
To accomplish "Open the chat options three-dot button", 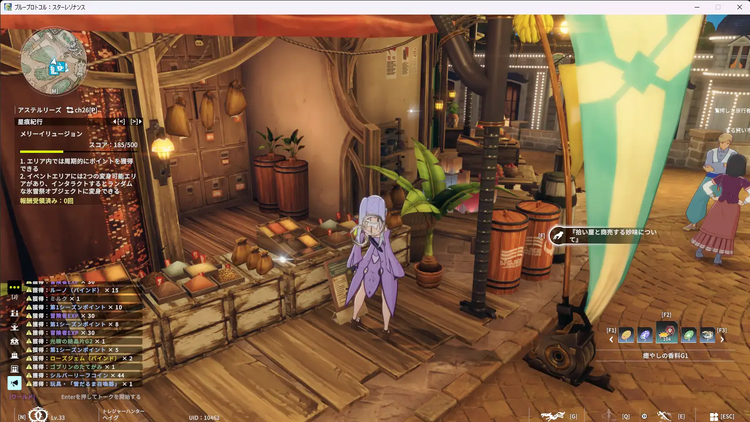I will [14, 287].
